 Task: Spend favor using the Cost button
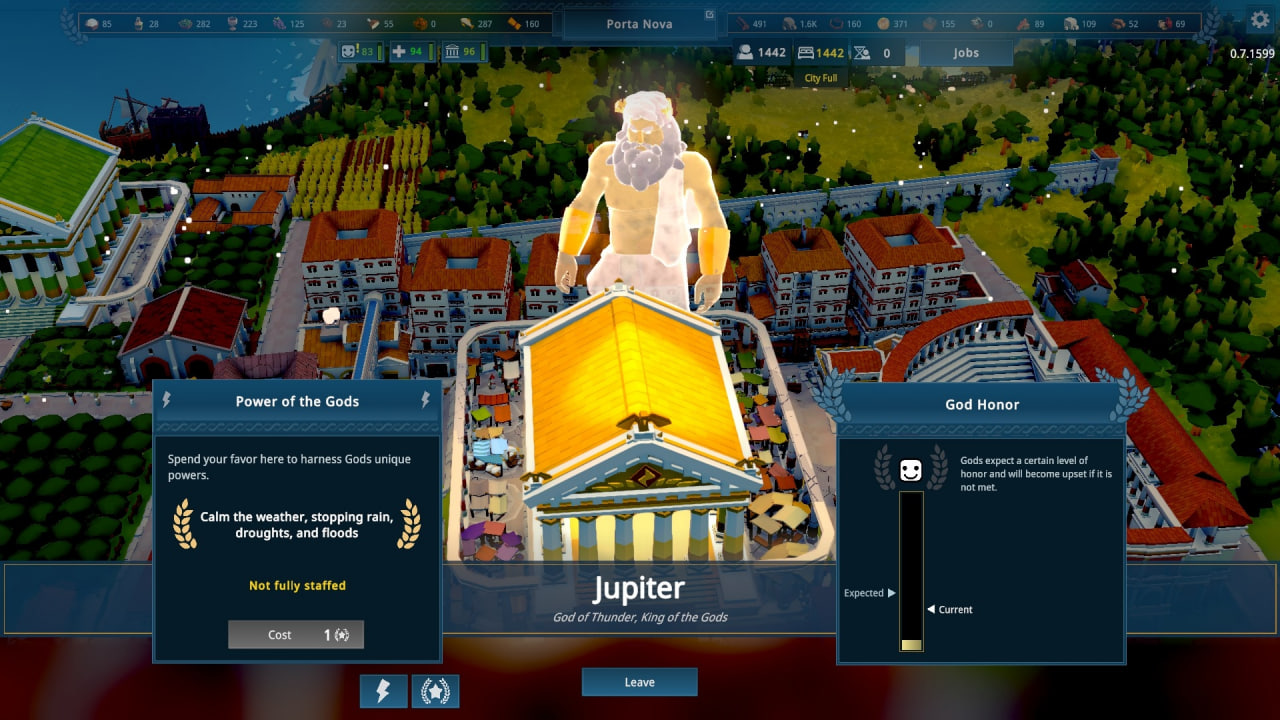tap(296, 635)
